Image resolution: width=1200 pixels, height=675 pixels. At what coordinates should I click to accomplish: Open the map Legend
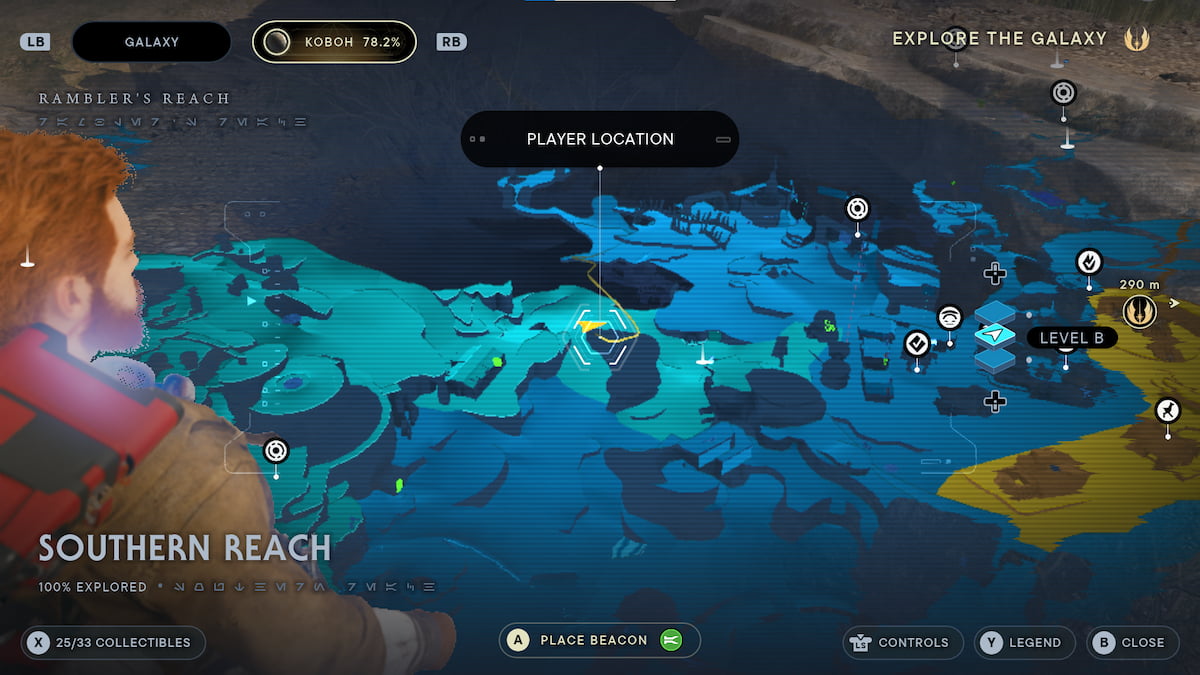[x=1024, y=643]
